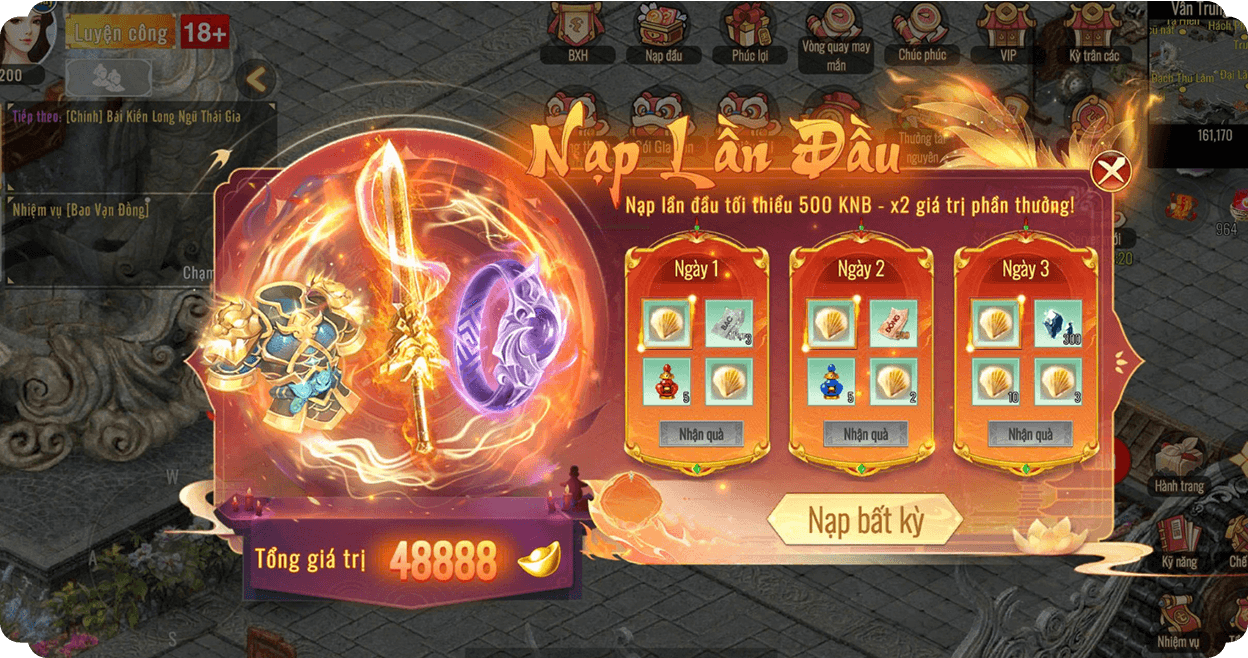Close the Nạp Lần Đầu popup

pos(1111,172)
